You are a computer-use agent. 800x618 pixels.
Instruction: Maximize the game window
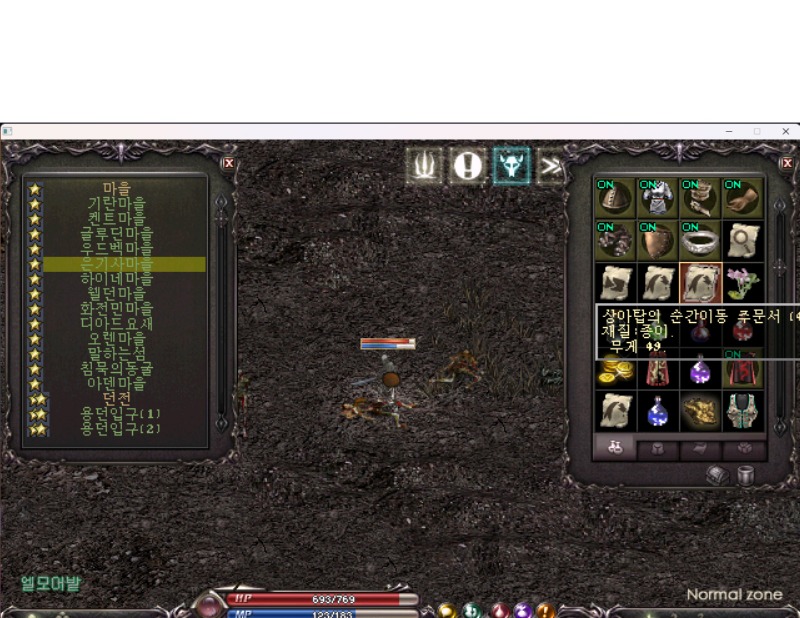757,131
